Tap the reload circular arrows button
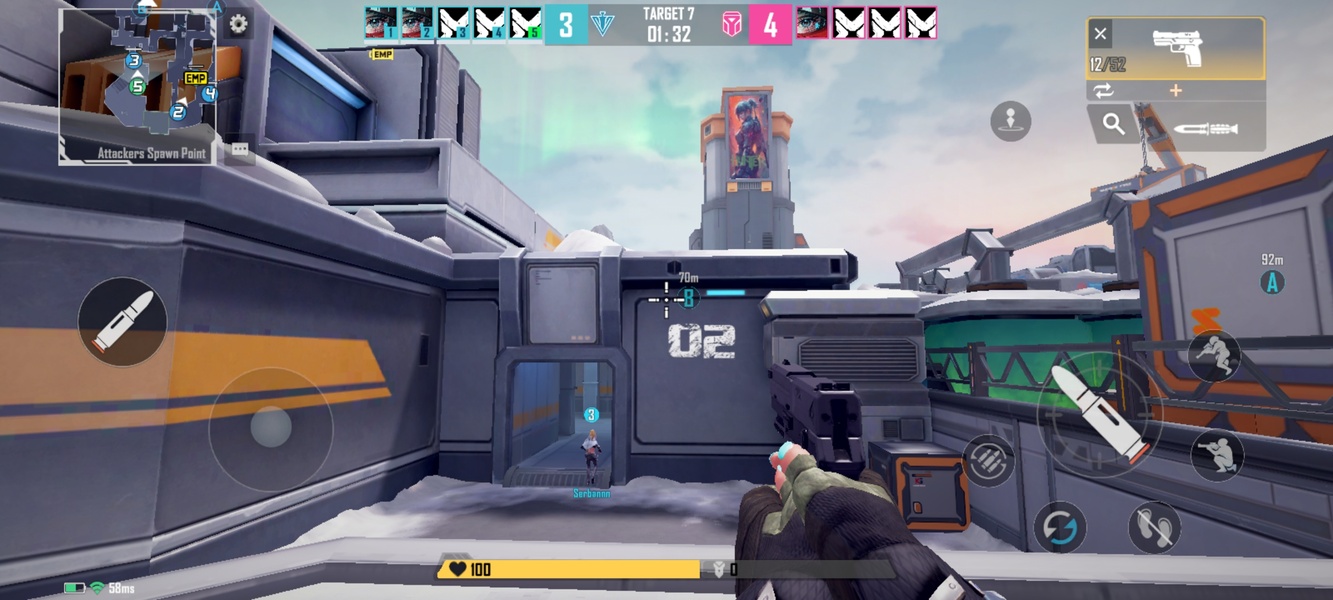The width and height of the screenshot is (1333, 600). (1059, 527)
